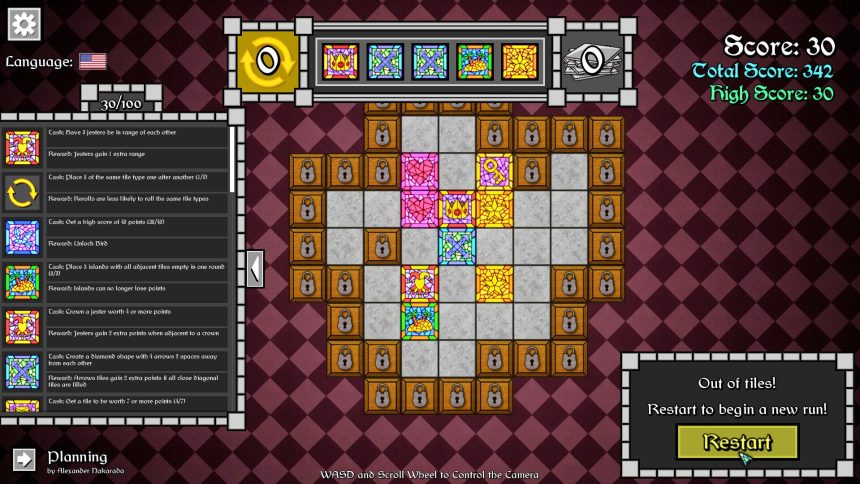
Task: Collapse the task panel with the arrow tab
Action: [x=255, y=269]
